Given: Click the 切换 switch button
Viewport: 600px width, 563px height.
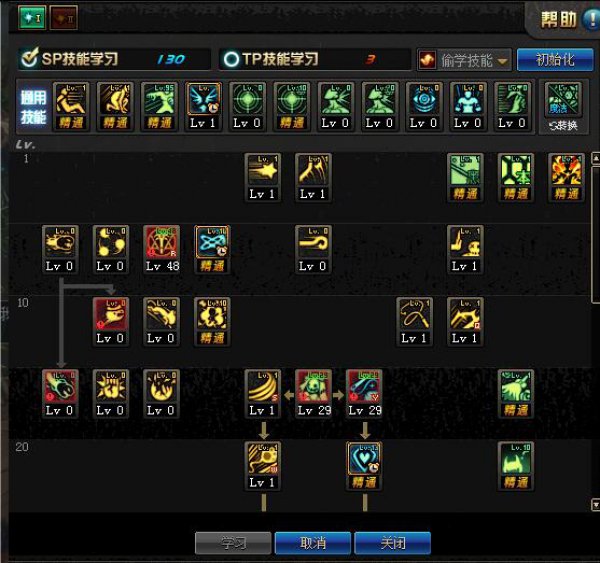Looking at the screenshot, I should [x=567, y=107].
